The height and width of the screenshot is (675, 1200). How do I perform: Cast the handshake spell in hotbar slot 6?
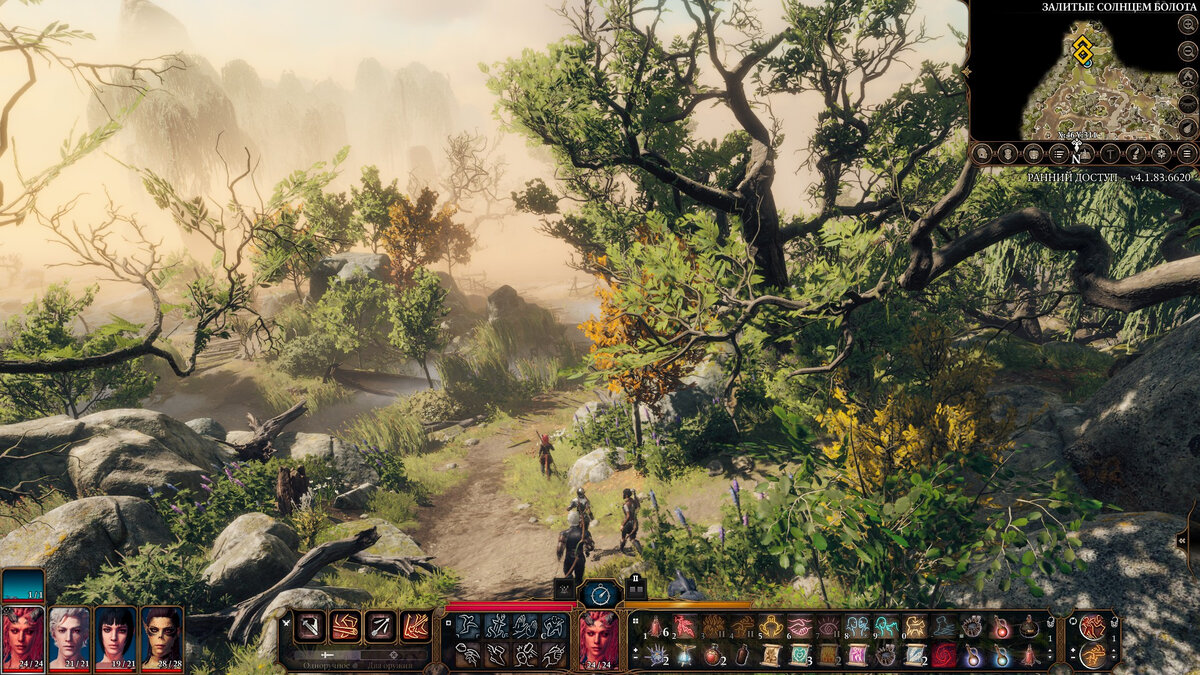[x=800, y=627]
